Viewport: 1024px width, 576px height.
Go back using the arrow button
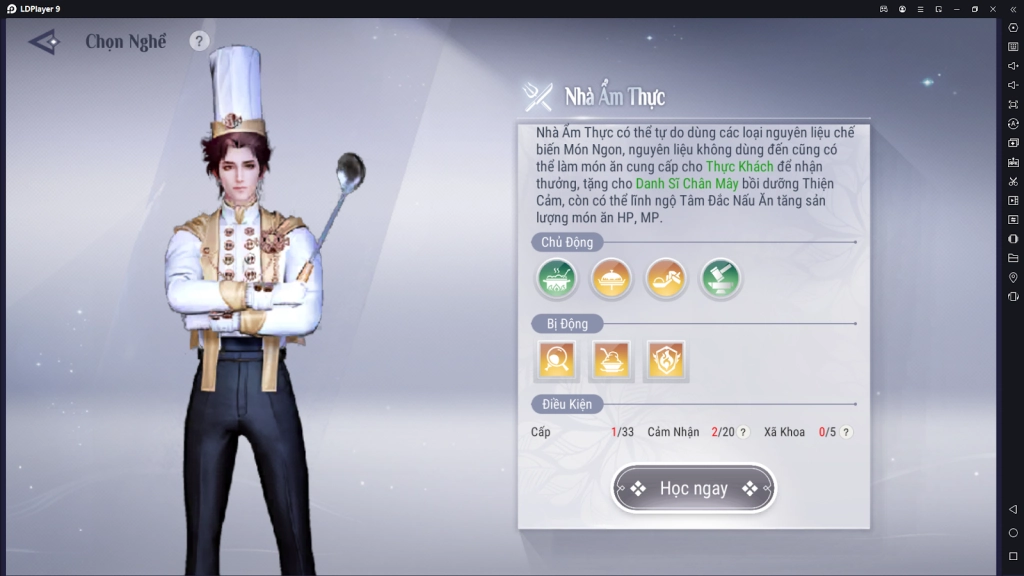point(44,42)
